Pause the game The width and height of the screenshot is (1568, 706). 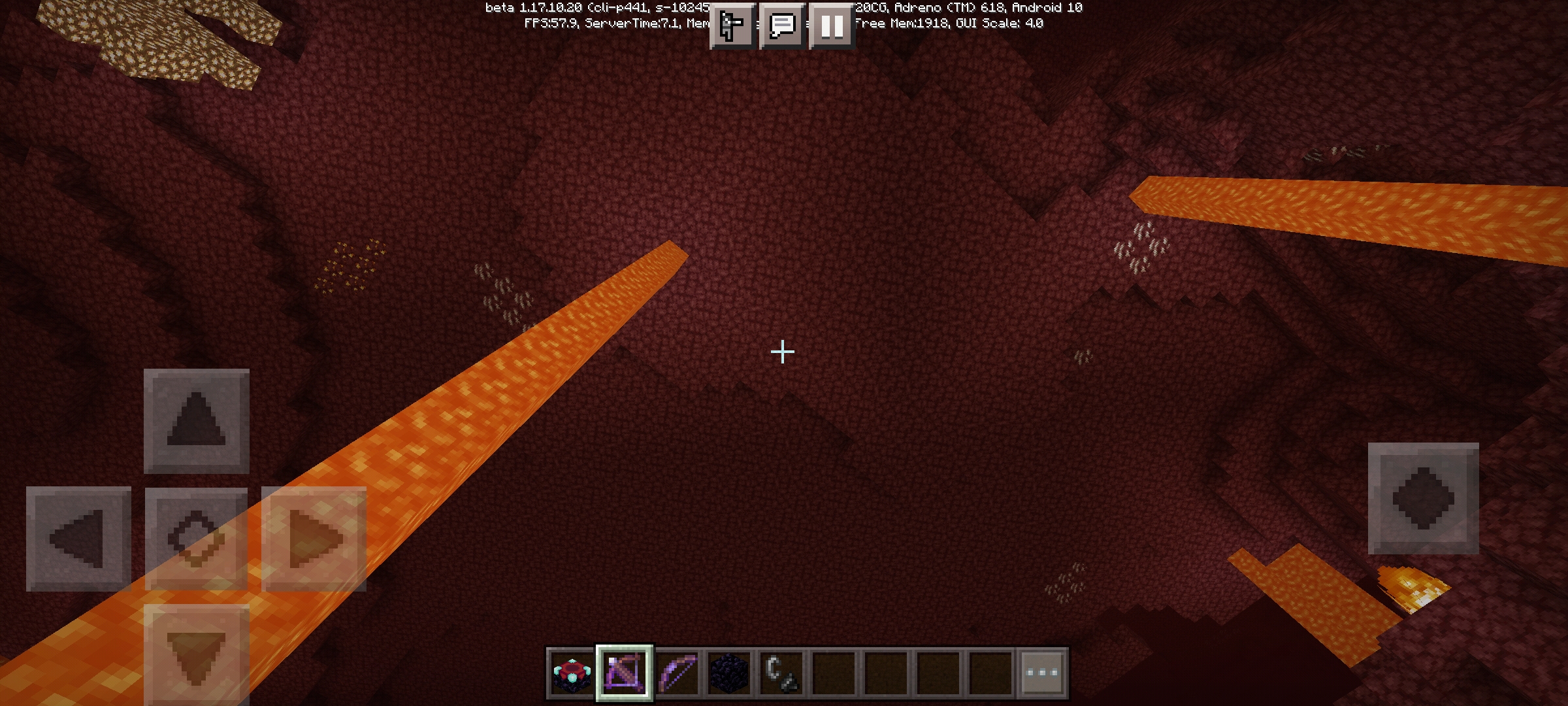[832, 26]
